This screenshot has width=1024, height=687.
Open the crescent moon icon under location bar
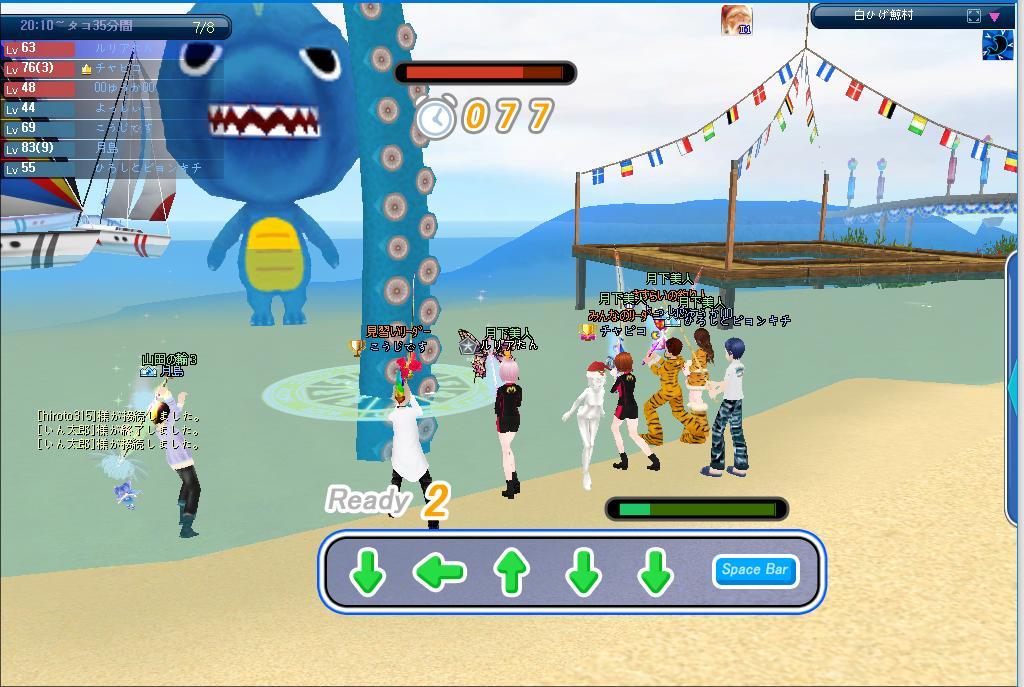point(997,46)
